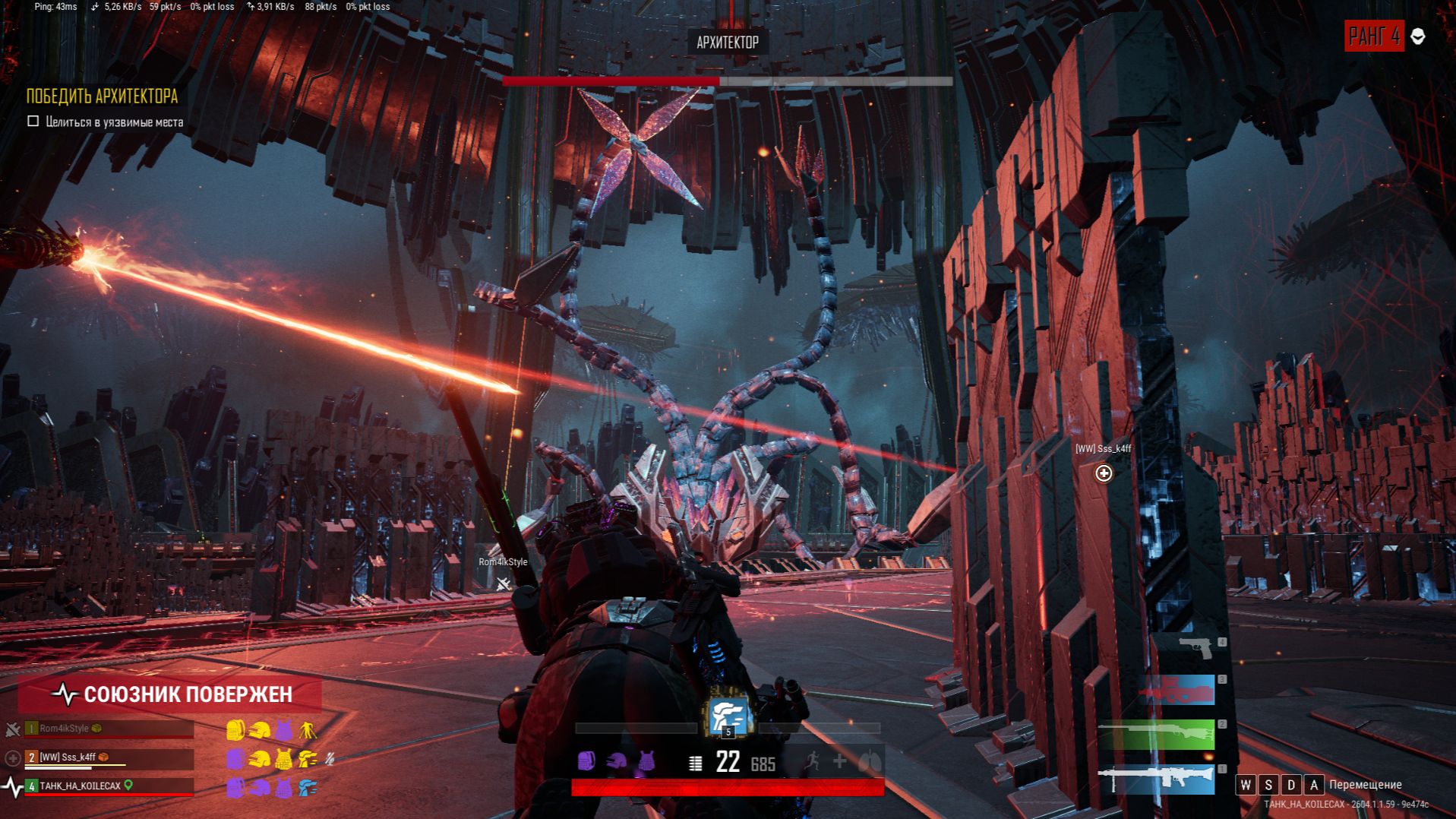Click the purple backpack icon beside the ammo count
Viewport: 1456px width, 819px height.
(586, 761)
